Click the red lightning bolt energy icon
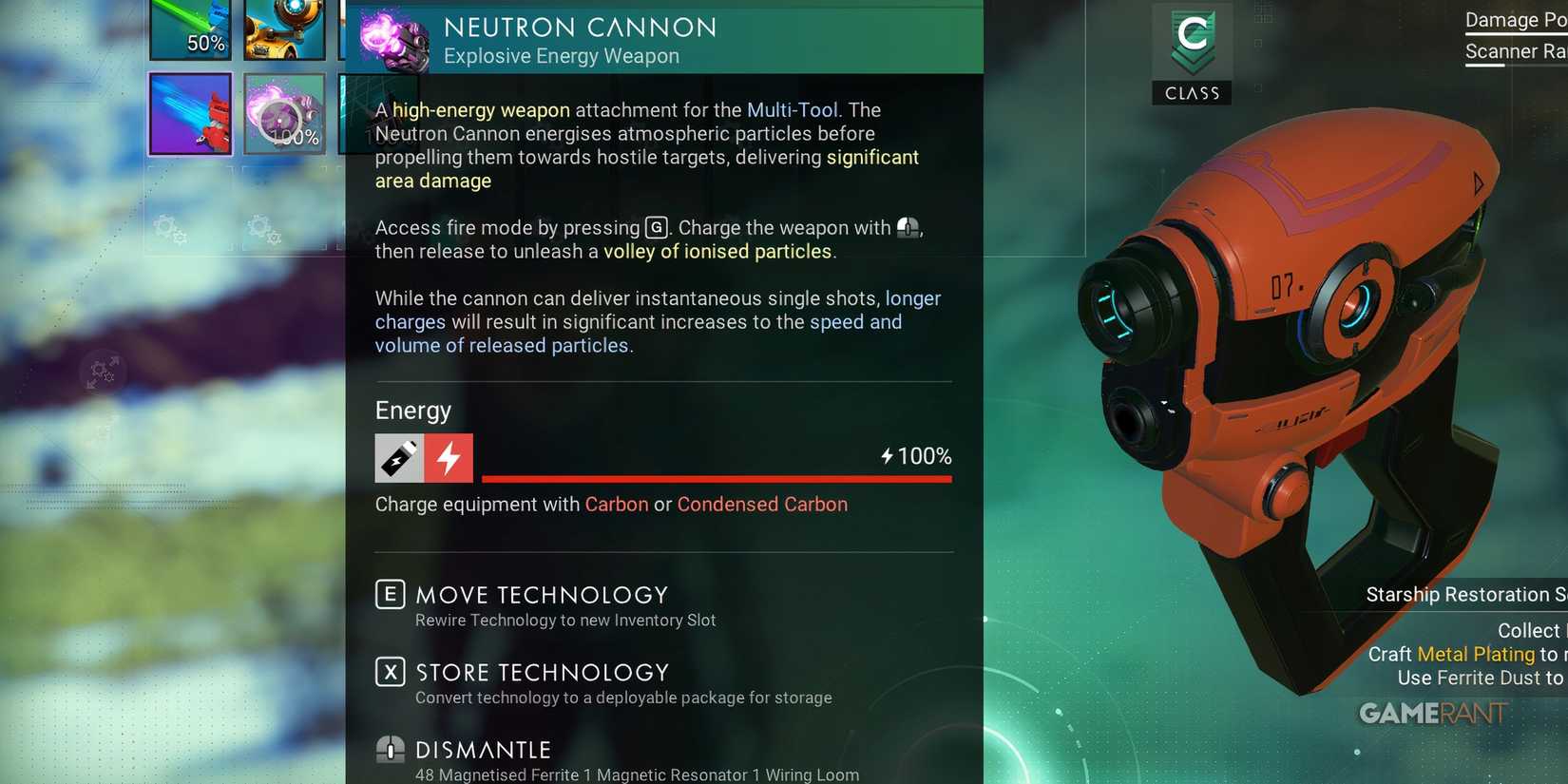Viewport: 1568px width, 784px height. (x=449, y=457)
